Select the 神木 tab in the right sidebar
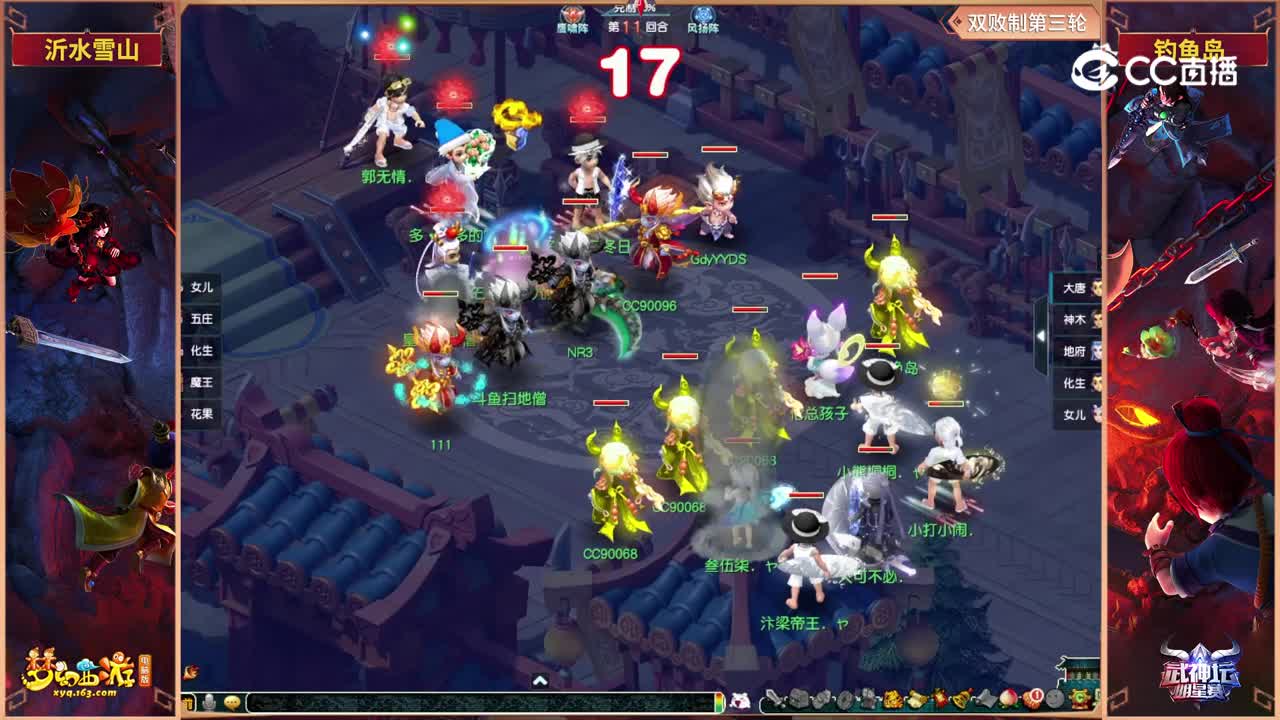Screen dimensions: 1280x720 [1074, 318]
